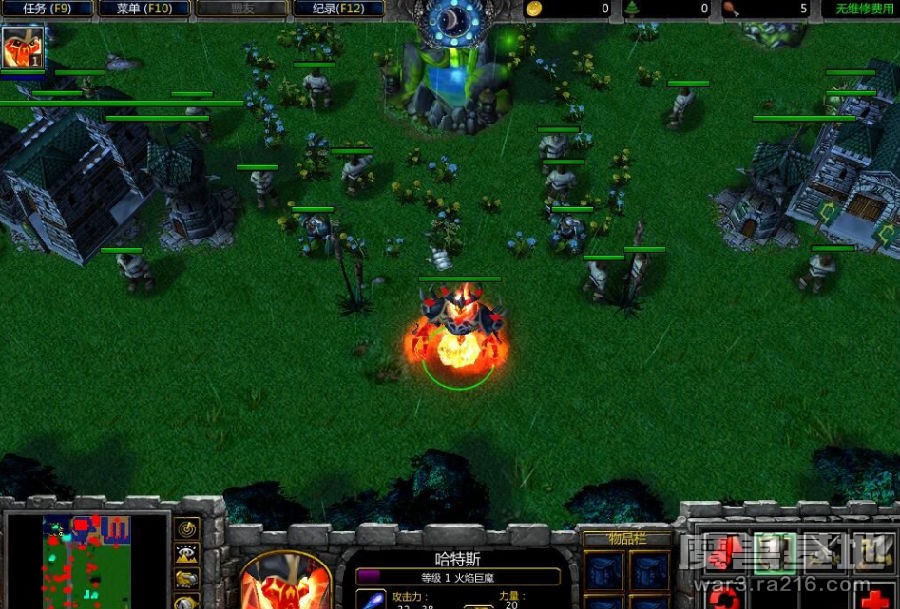
Task: Select the flaming hero unit with green circle
Action: pyautogui.click(x=458, y=330)
